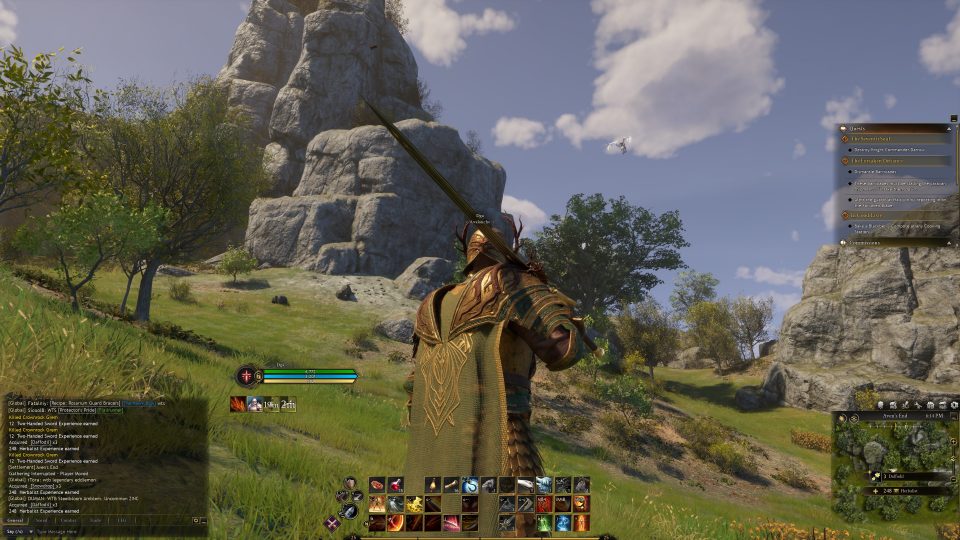The height and width of the screenshot is (540, 960).
Task: Open the General chat tab
Action: point(15,520)
